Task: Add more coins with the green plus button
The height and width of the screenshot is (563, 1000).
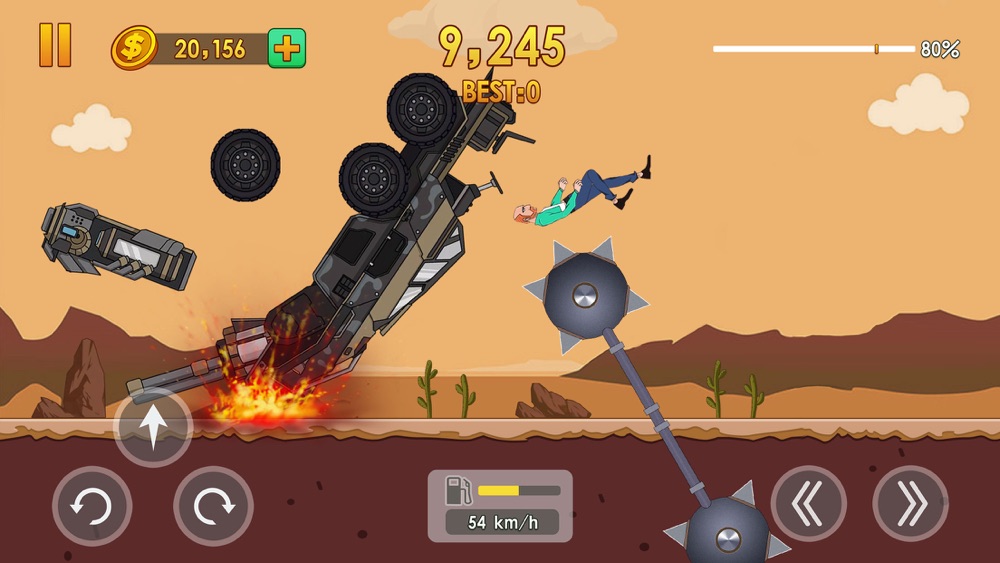Action: click(287, 48)
